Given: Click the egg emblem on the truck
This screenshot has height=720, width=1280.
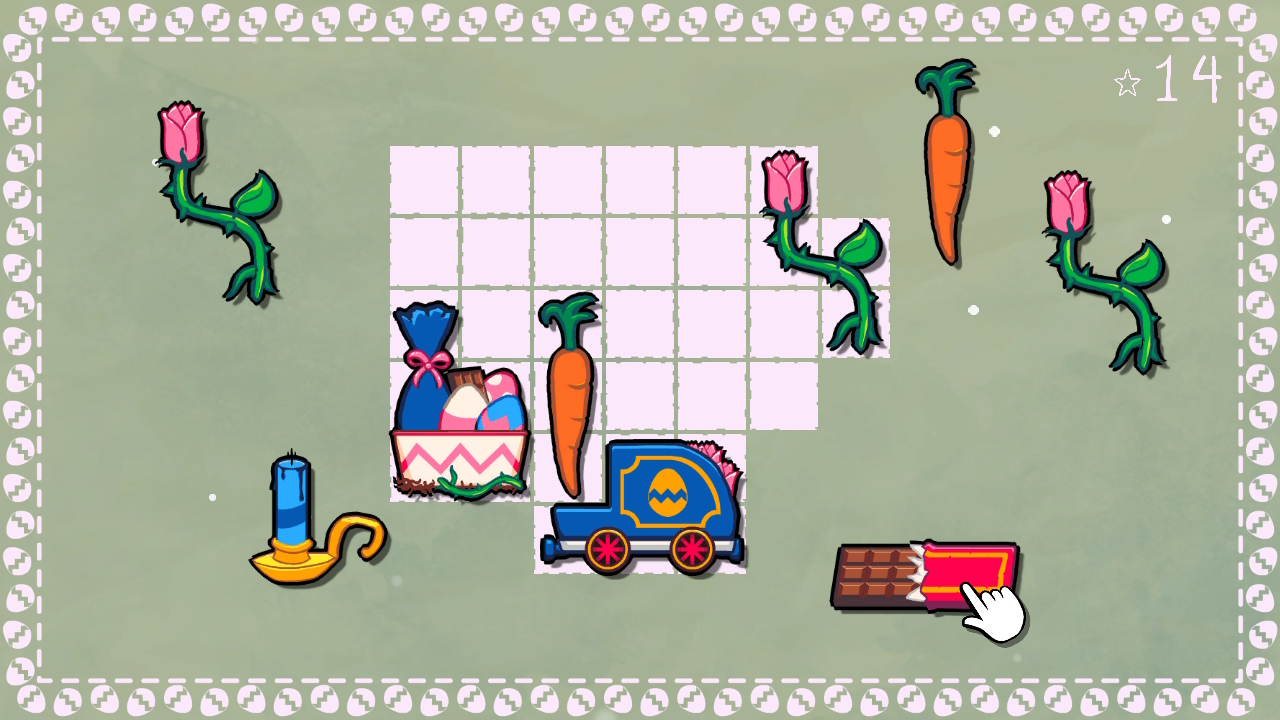Looking at the screenshot, I should tap(668, 490).
